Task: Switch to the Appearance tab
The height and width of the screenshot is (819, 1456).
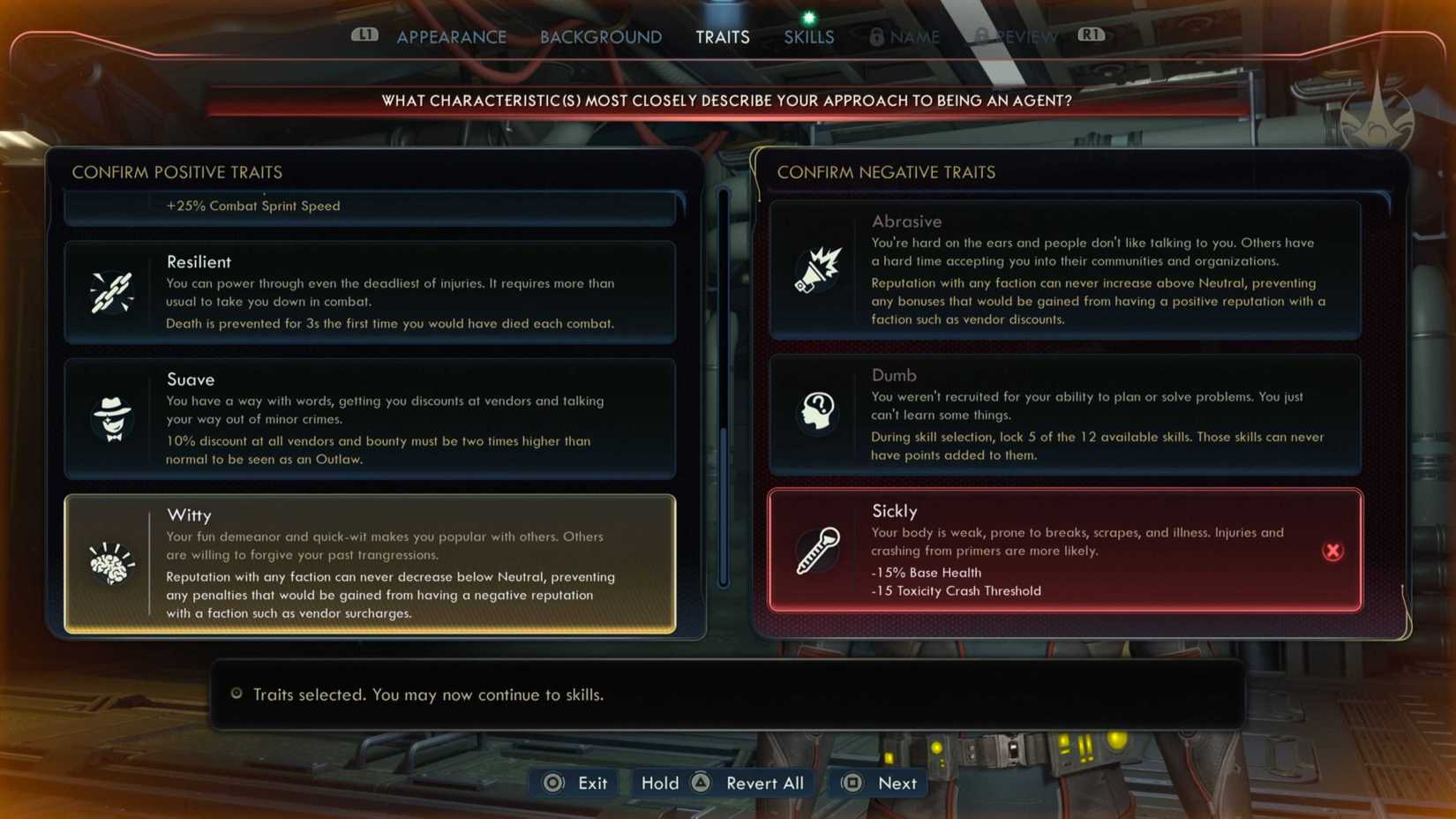Action: click(x=452, y=37)
